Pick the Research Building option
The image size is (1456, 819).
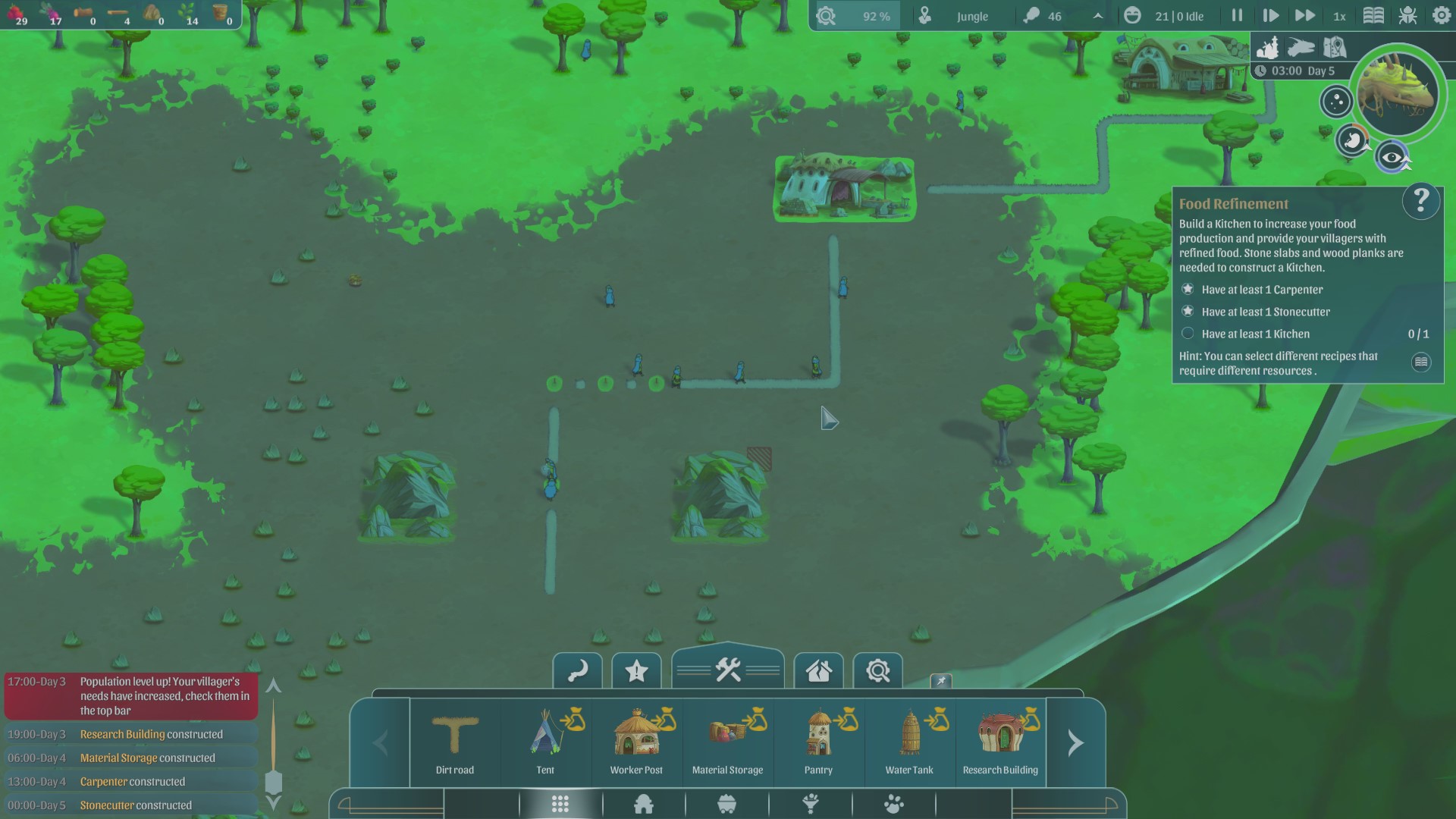click(1001, 742)
